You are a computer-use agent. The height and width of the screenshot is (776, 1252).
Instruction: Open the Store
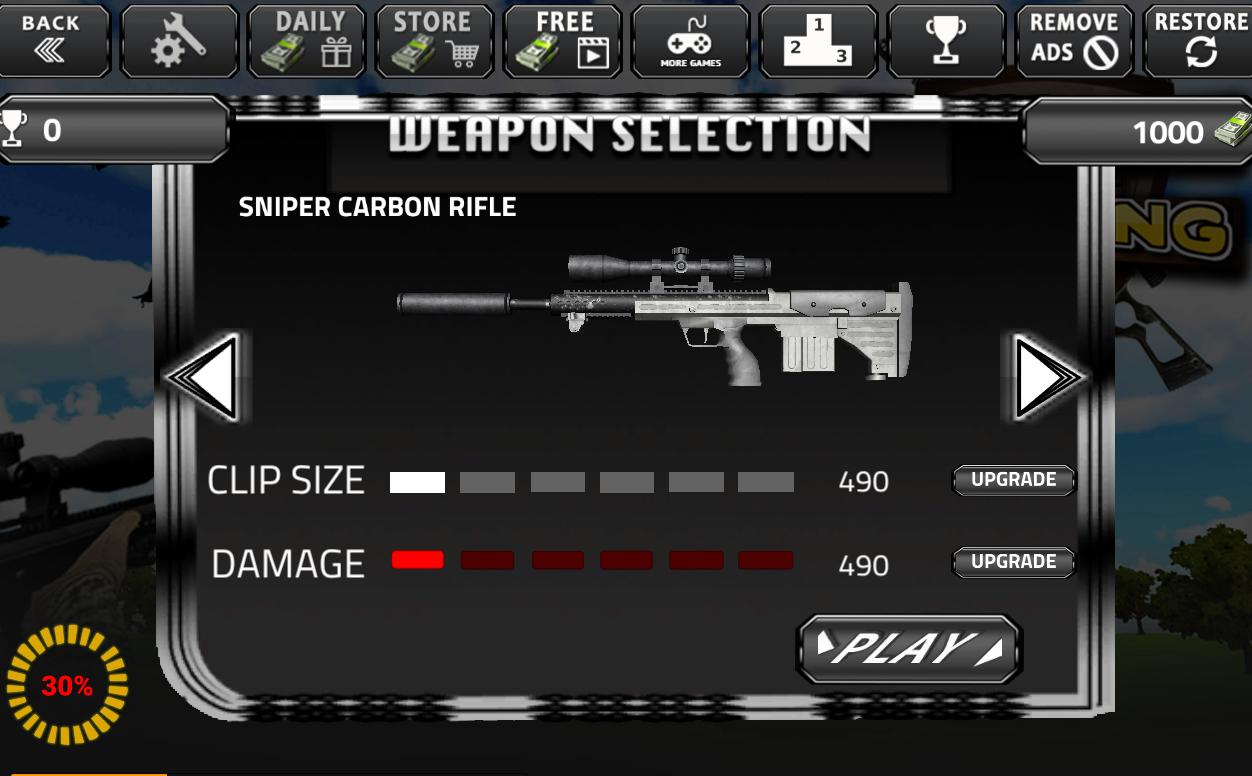(434, 41)
